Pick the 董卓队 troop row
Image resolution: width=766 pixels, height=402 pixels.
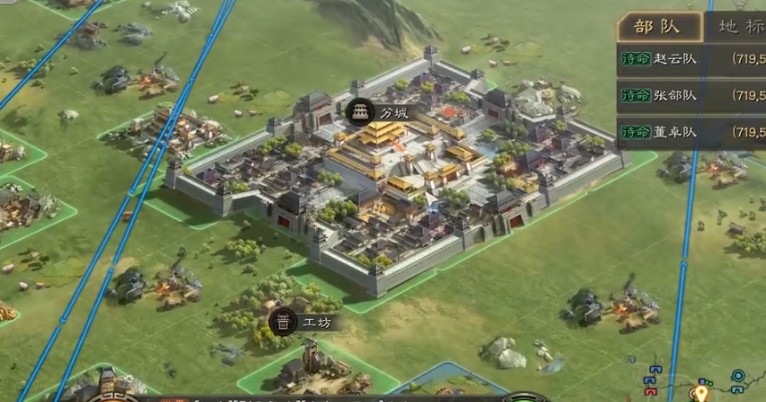pyautogui.click(x=691, y=131)
